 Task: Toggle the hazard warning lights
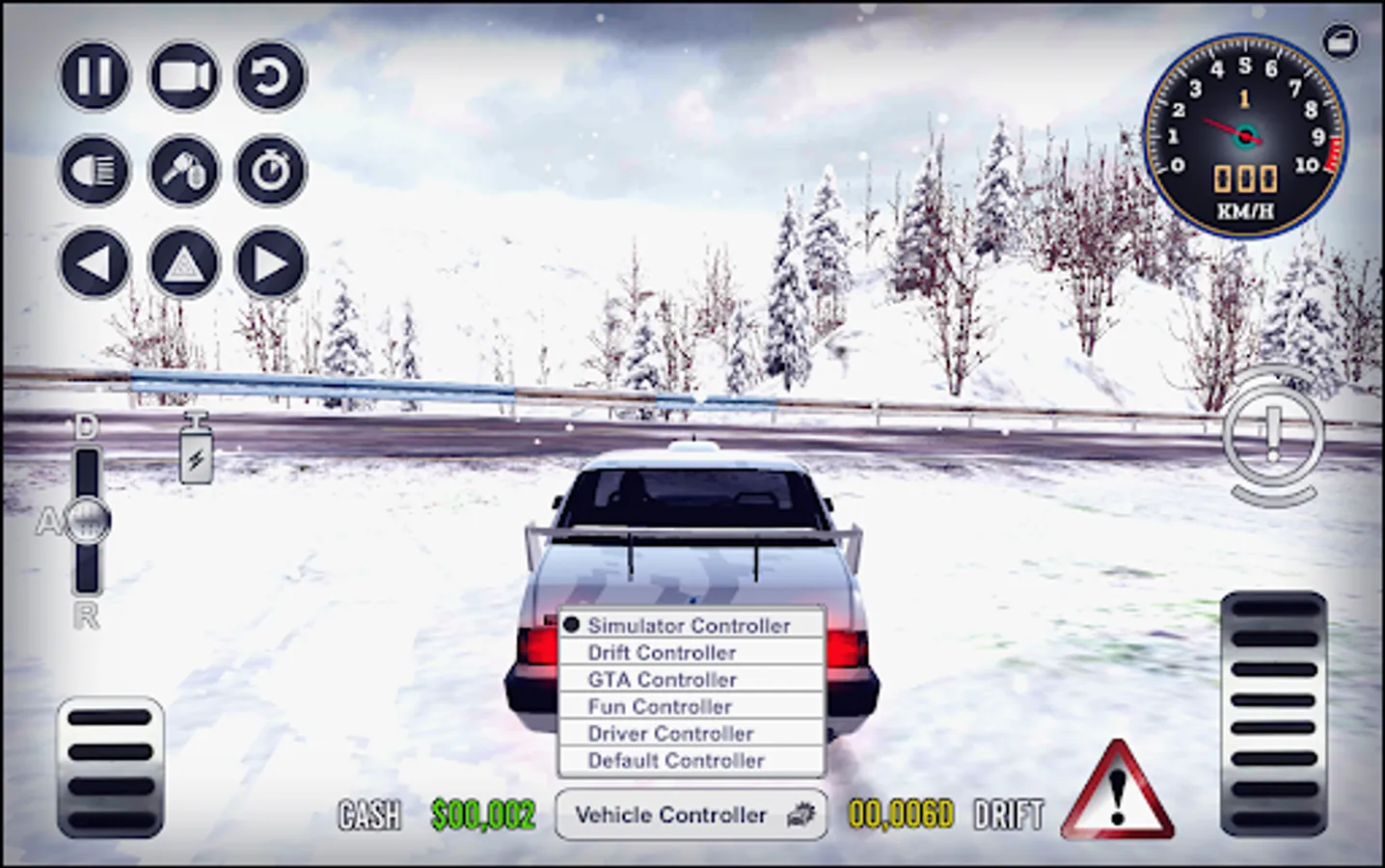pyautogui.click(x=182, y=261)
